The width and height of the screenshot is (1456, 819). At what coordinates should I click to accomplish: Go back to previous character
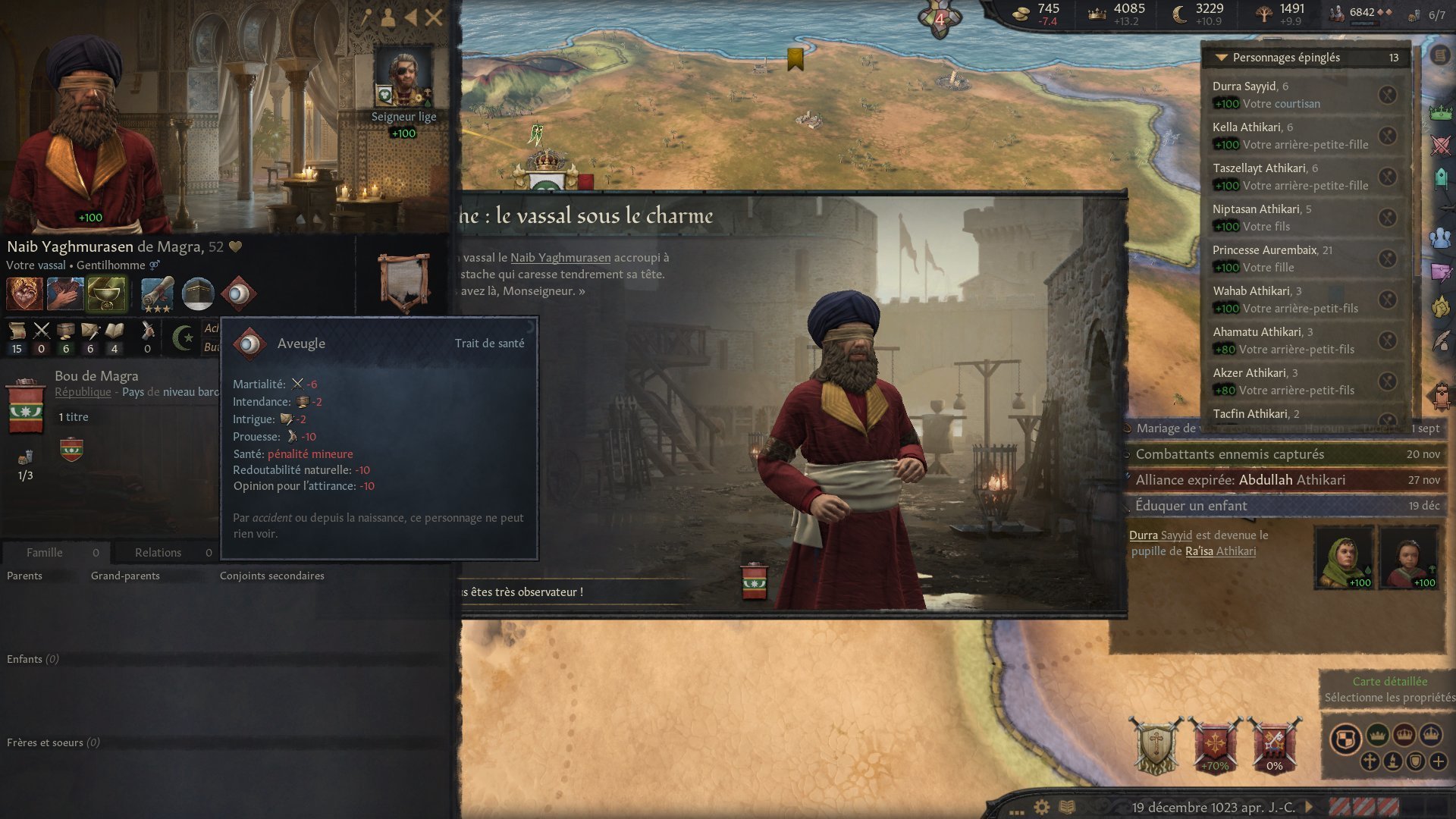(411, 17)
